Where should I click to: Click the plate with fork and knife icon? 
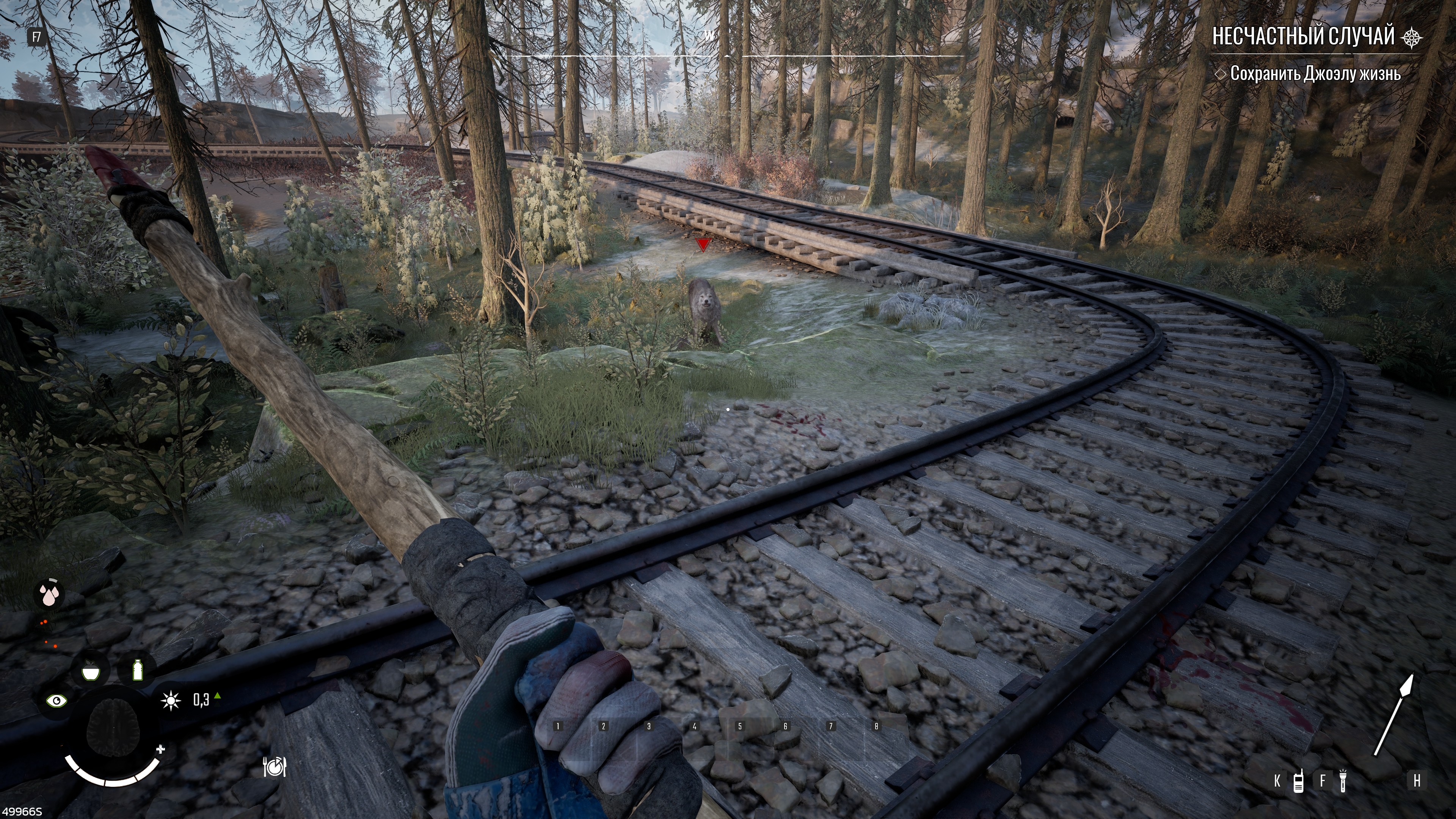click(x=275, y=767)
